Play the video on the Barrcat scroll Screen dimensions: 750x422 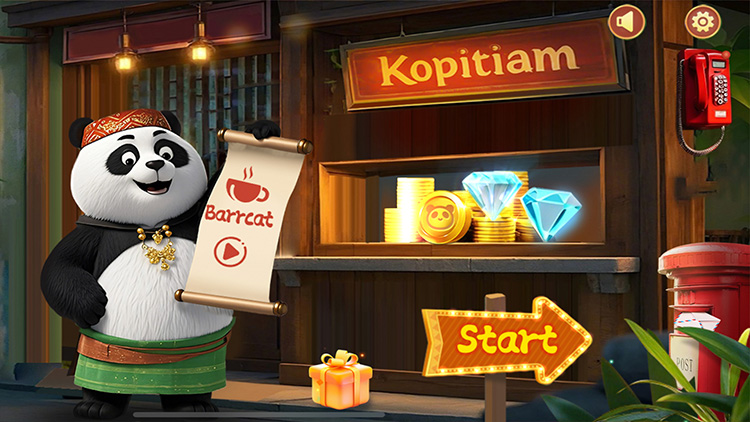tap(230, 251)
